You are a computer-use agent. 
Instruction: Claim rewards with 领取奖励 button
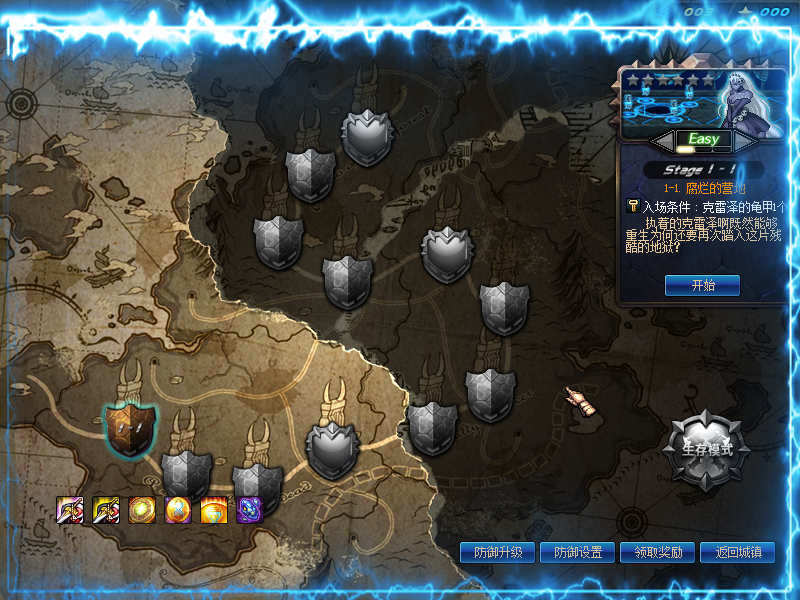657,552
